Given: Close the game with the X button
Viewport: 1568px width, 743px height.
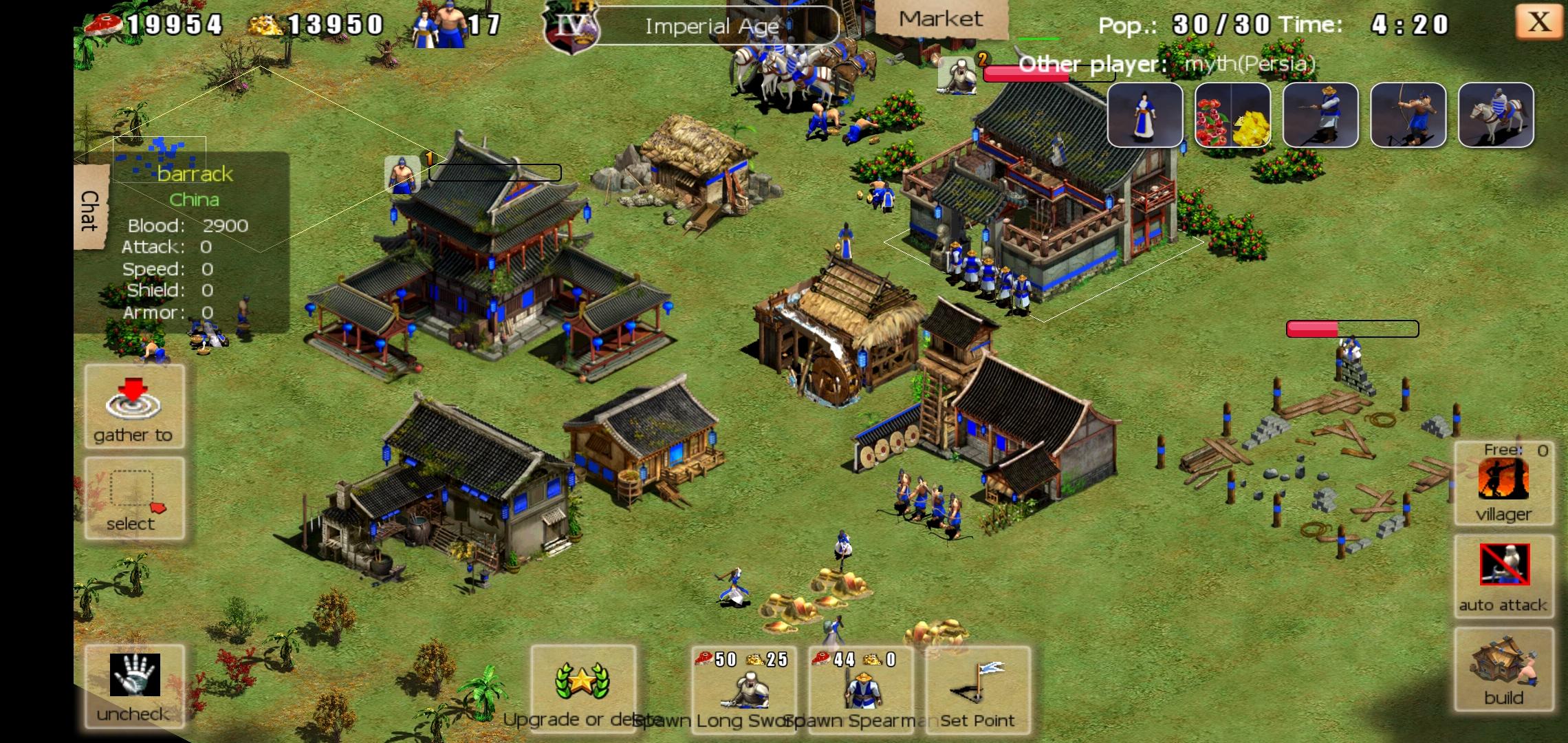Looking at the screenshot, I should (x=1538, y=22).
